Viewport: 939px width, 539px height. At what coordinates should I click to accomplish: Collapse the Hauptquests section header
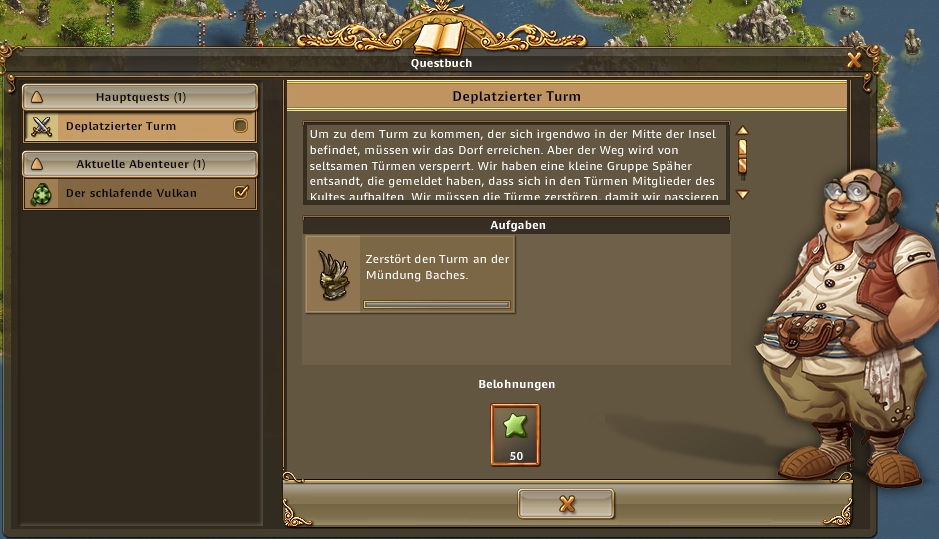[x=140, y=97]
